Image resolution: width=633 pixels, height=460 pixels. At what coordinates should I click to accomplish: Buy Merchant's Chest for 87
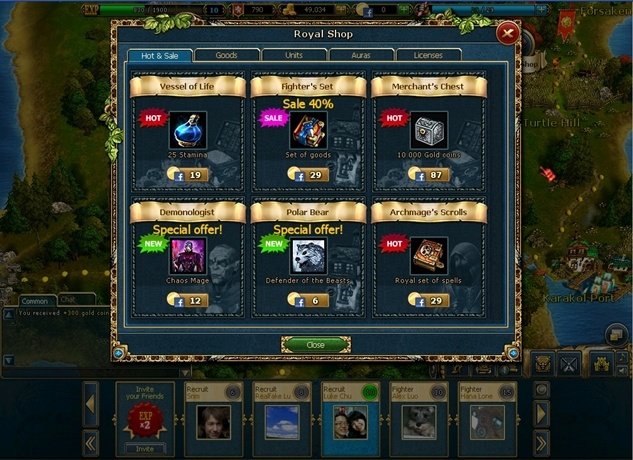point(428,175)
